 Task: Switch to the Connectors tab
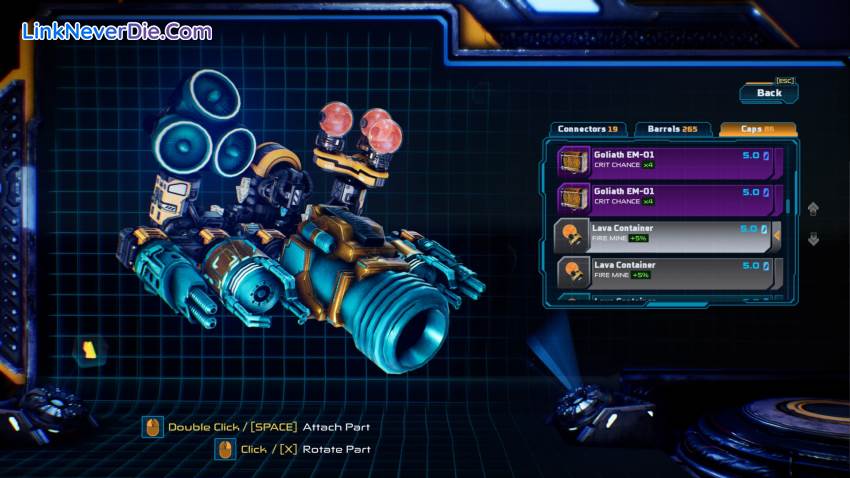pos(588,129)
